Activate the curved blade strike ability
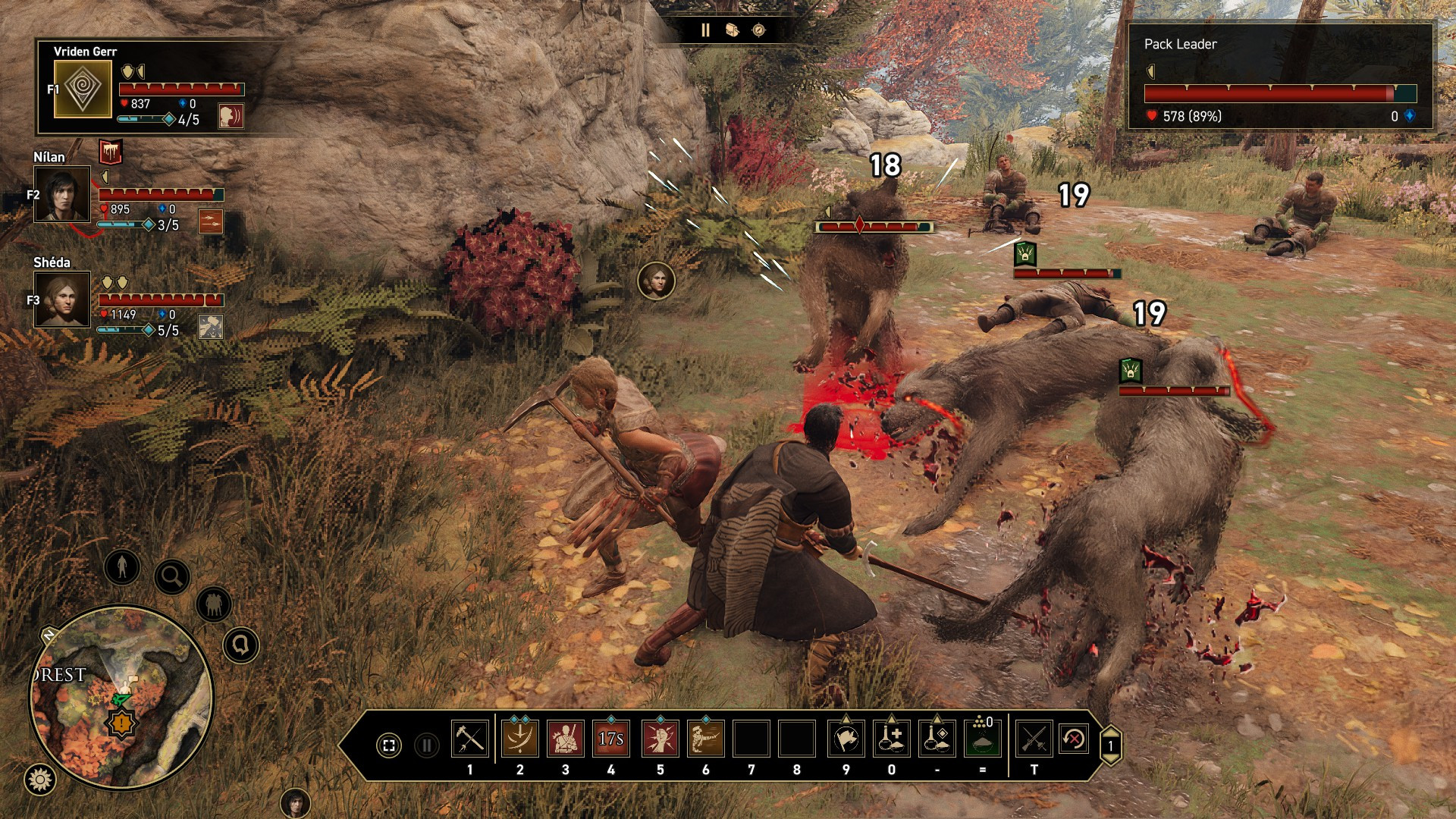This screenshot has width=1456, height=819. coord(520,738)
